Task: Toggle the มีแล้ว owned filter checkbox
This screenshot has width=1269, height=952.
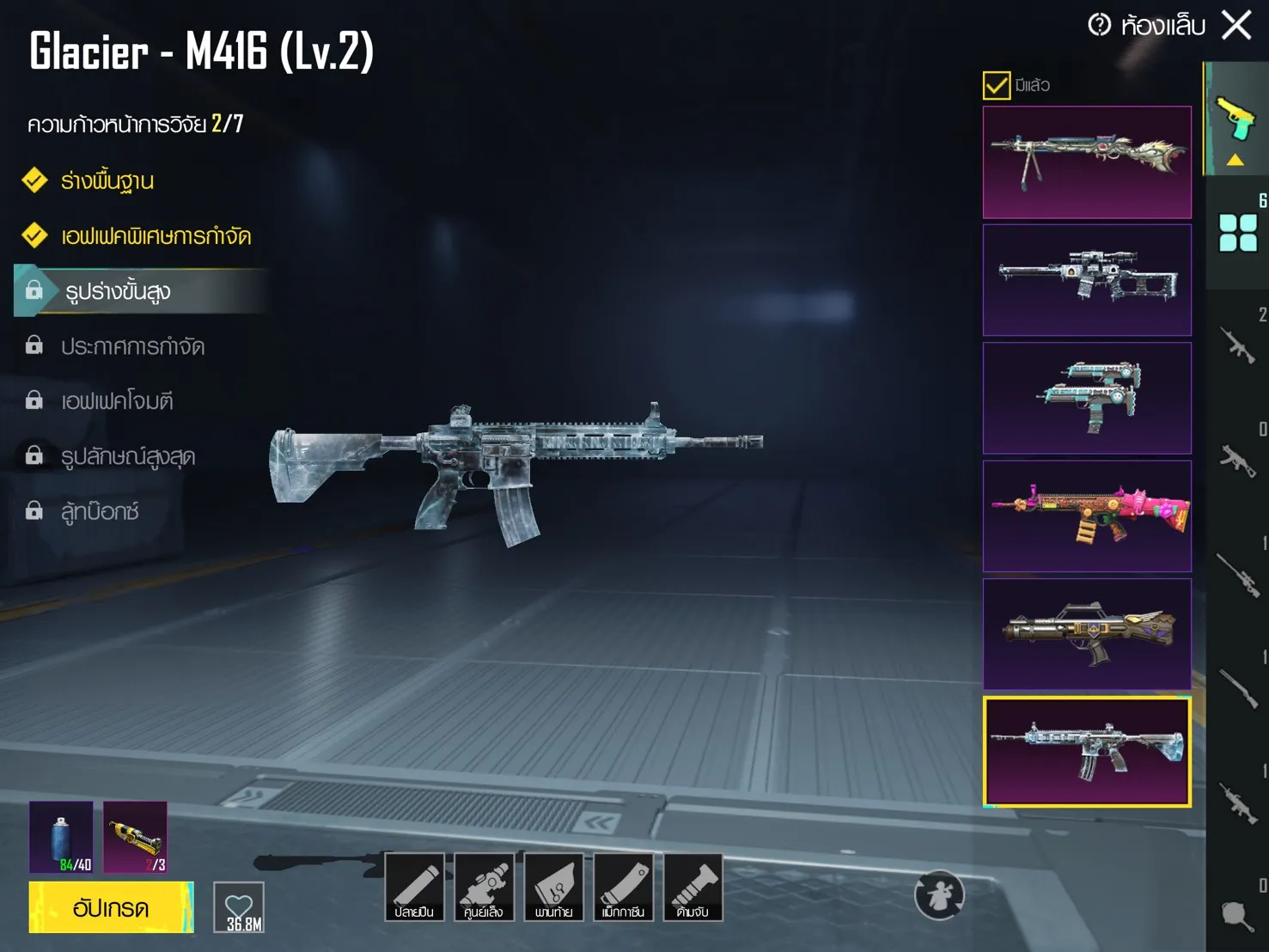Action: [997, 85]
